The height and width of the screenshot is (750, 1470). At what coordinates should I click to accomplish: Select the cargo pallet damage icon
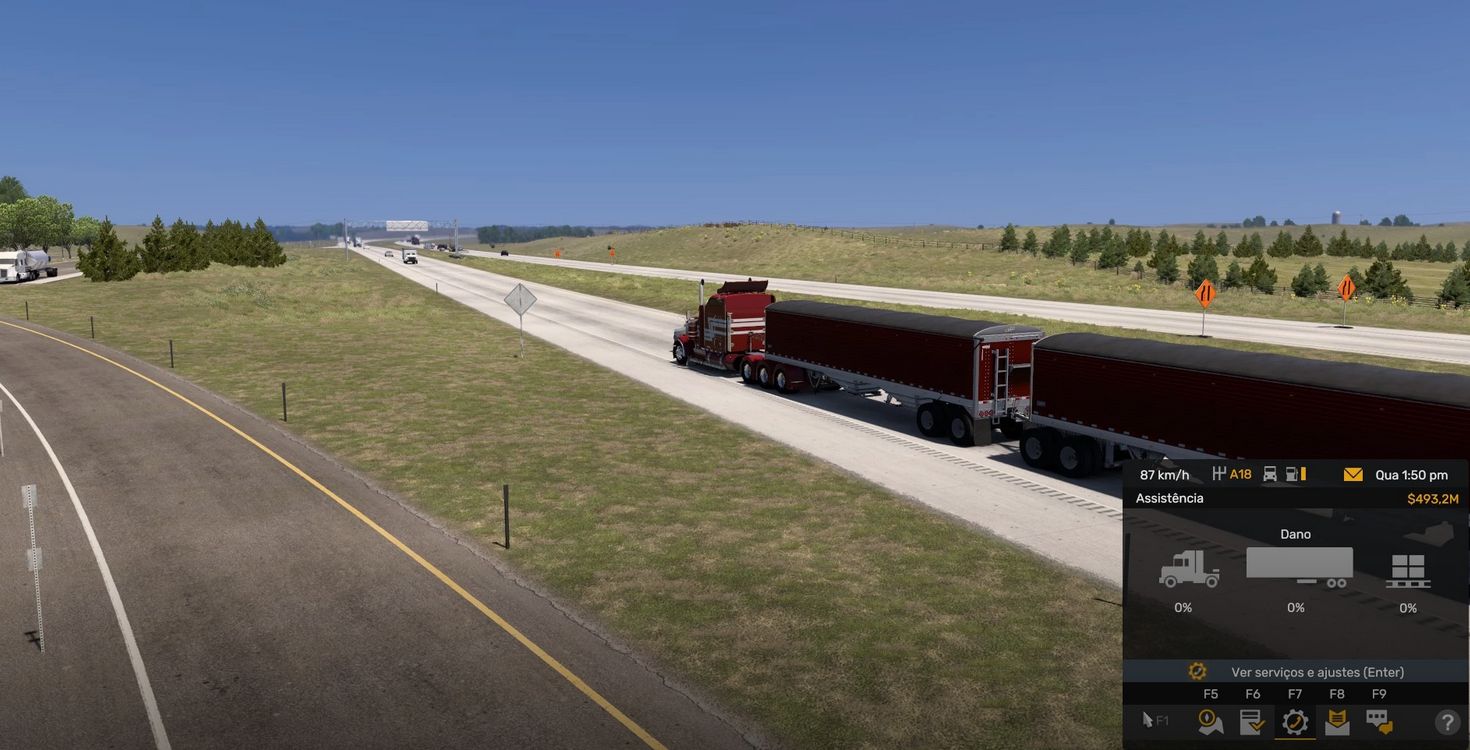[x=1408, y=570]
